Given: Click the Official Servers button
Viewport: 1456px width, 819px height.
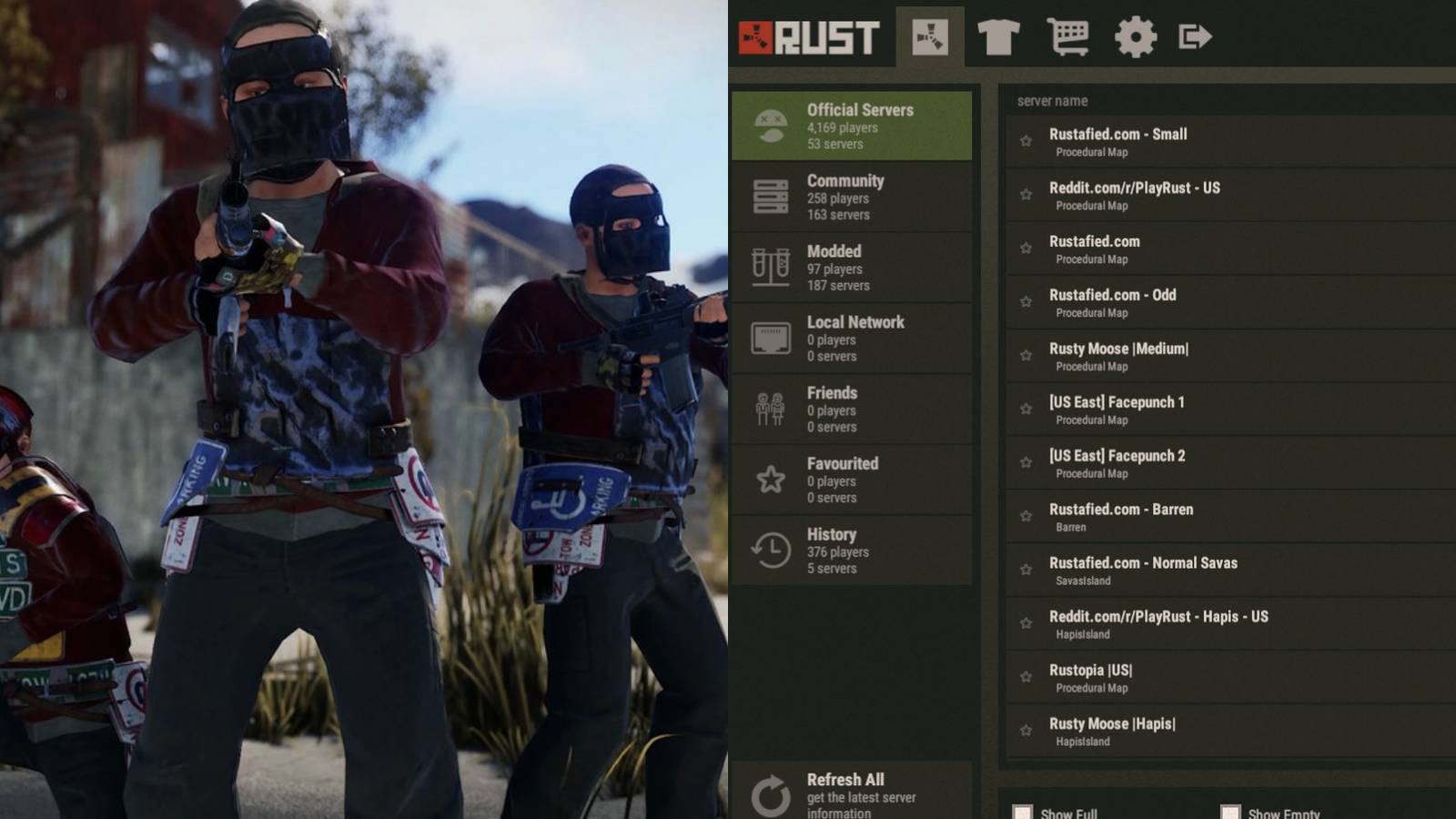Looking at the screenshot, I should [853, 126].
